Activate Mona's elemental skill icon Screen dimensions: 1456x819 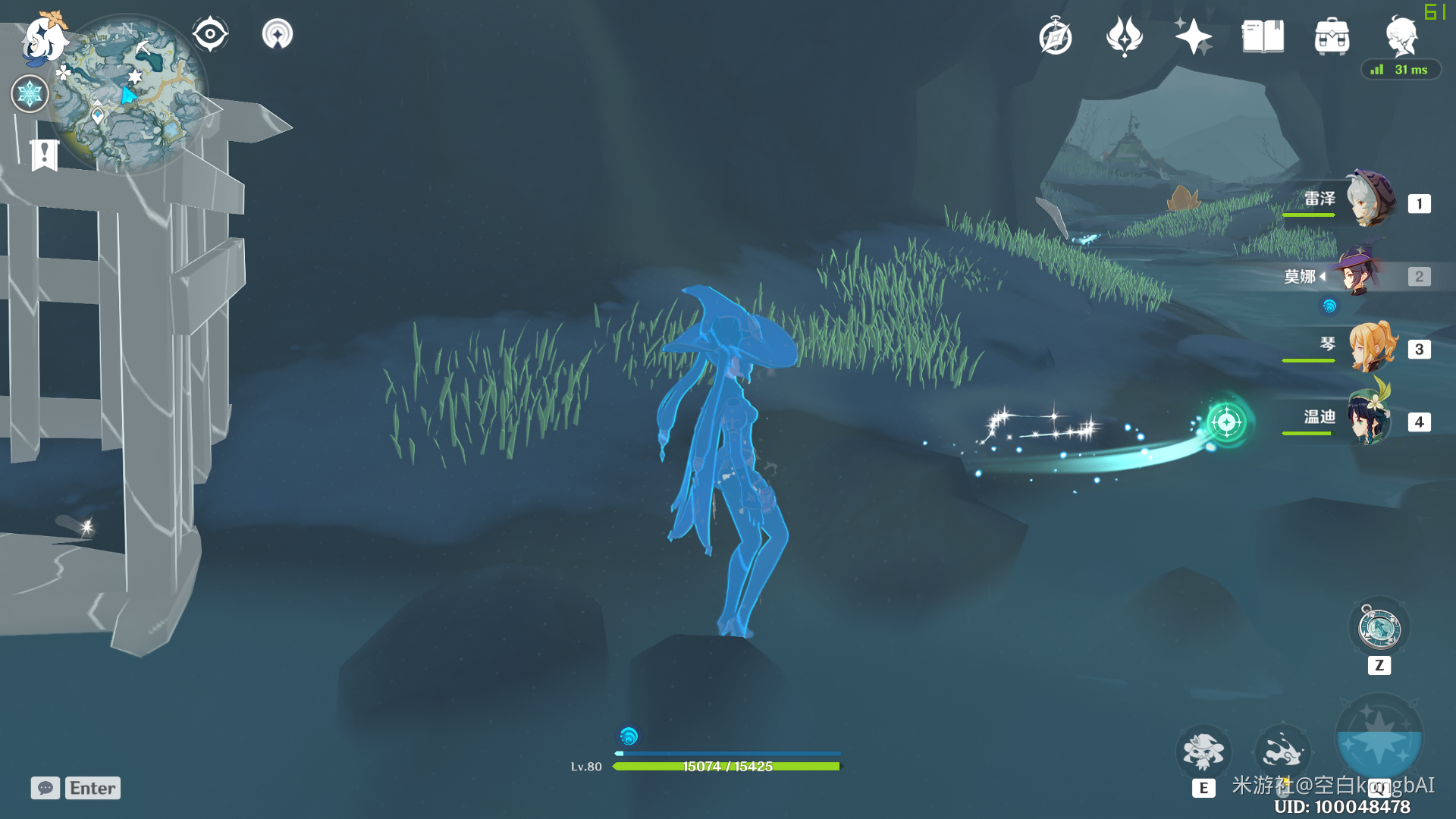(x=1203, y=752)
